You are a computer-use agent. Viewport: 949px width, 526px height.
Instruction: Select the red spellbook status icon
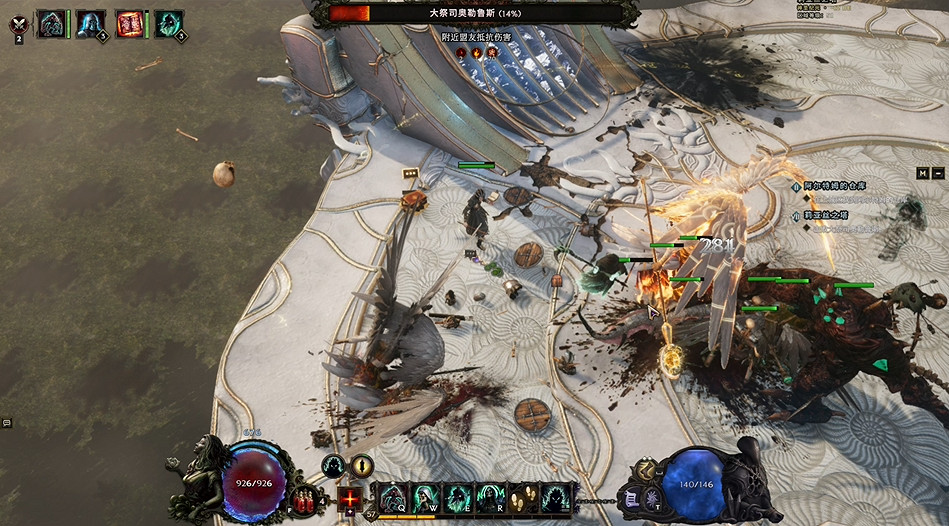(130, 23)
